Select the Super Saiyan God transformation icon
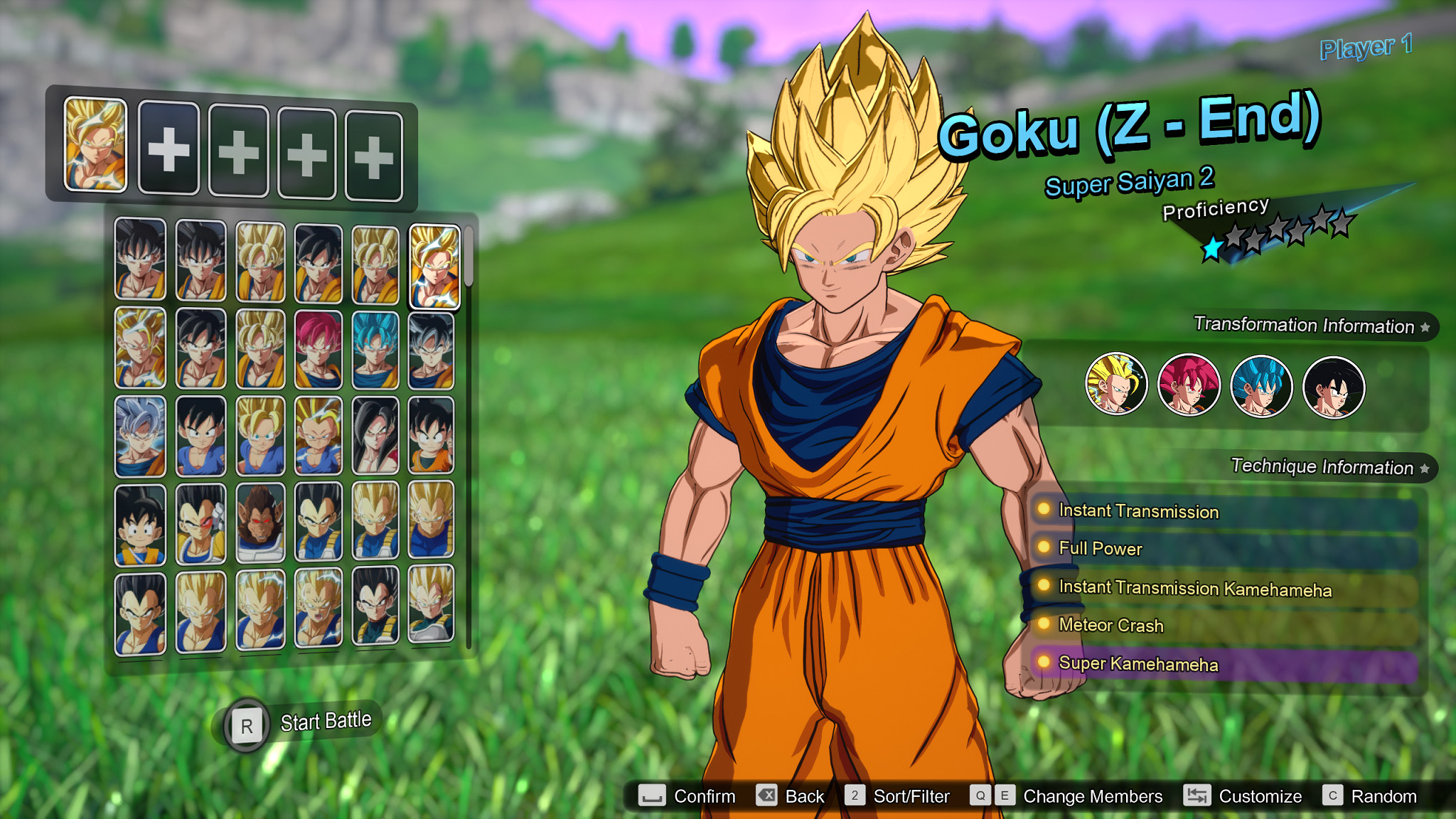Screen dimensions: 1456x819 pyautogui.click(x=1188, y=383)
